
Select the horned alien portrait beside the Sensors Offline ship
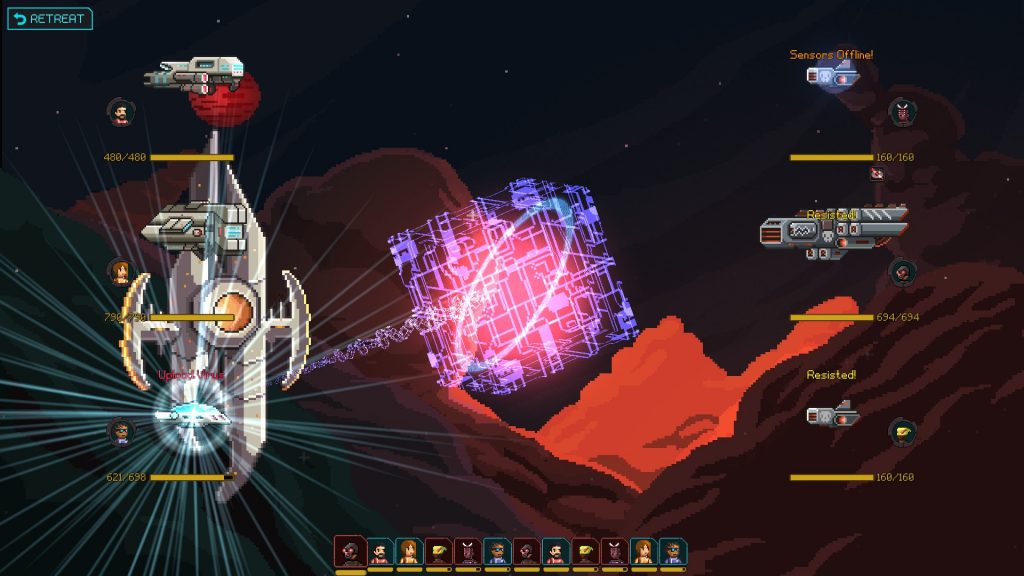tap(903, 112)
